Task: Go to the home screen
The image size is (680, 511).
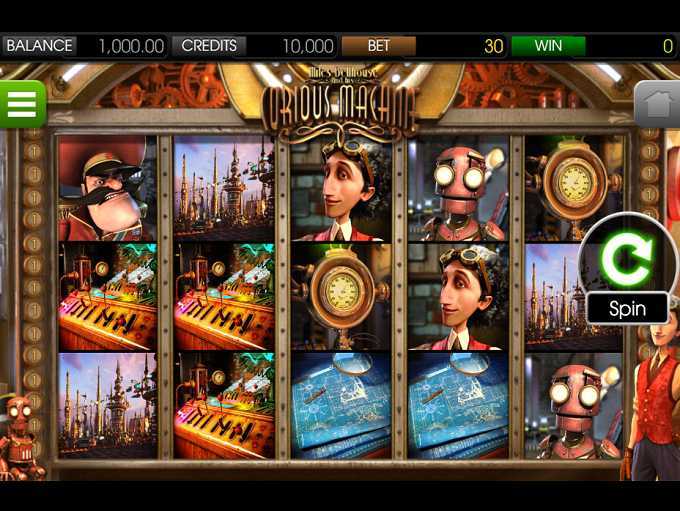Action: pyautogui.click(x=657, y=103)
